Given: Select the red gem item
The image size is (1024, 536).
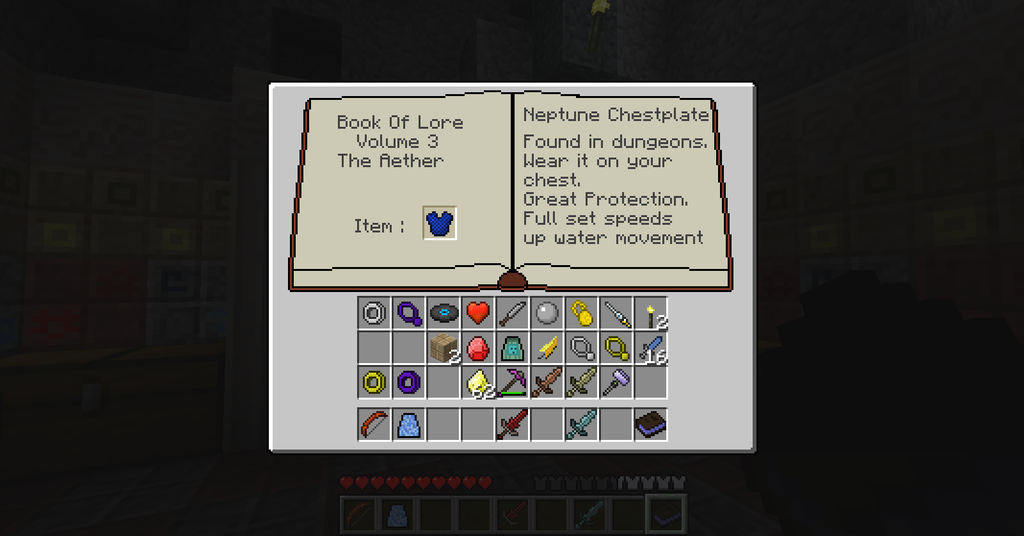Looking at the screenshot, I should pos(478,347).
